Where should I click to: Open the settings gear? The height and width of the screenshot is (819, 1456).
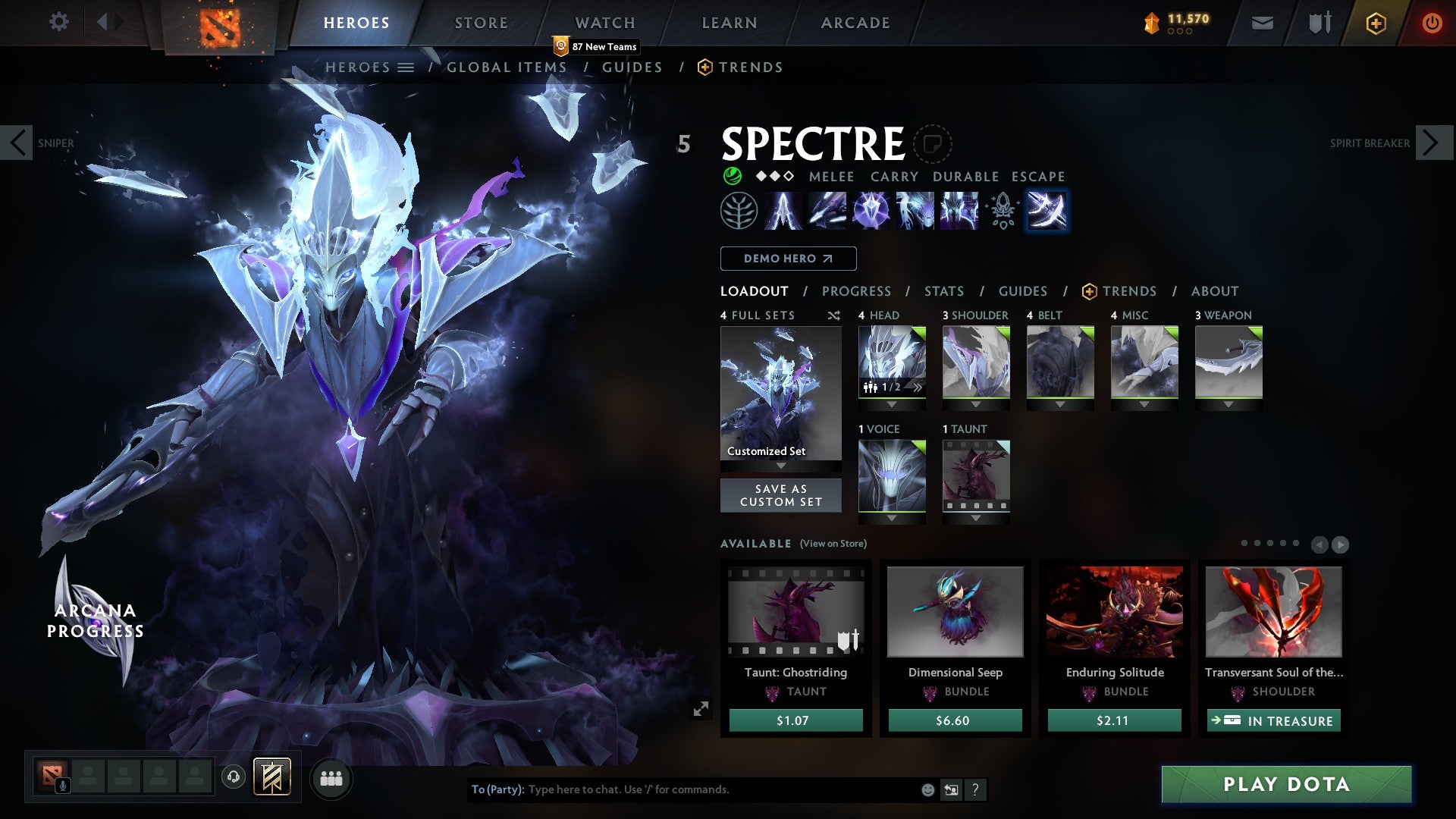coord(58,22)
